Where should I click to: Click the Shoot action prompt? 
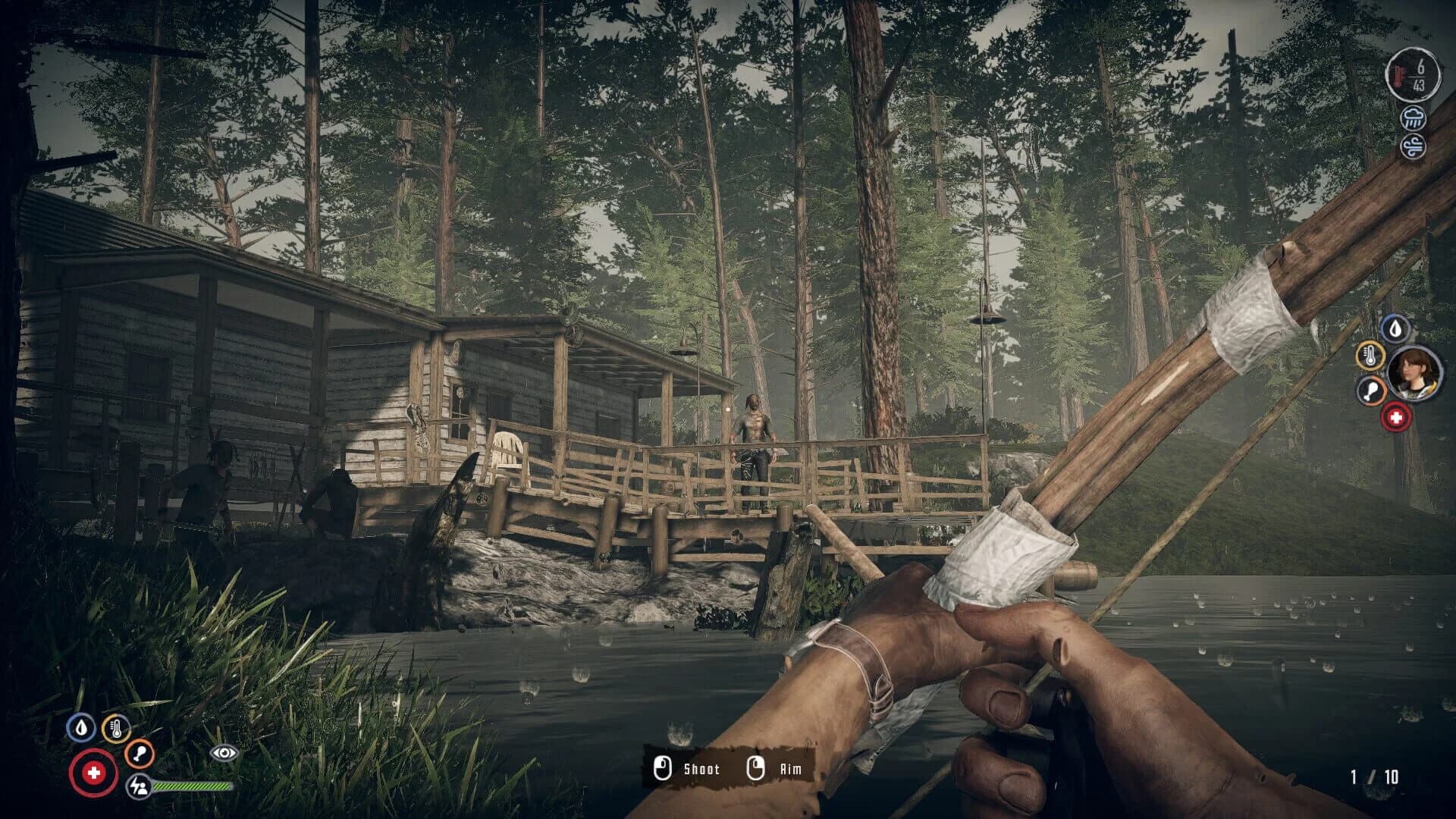click(704, 770)
